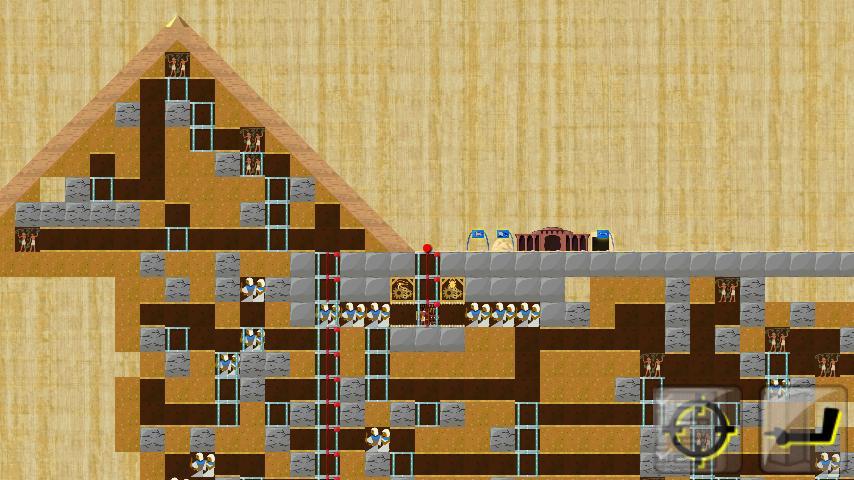Screen dimensions: 854x480
Task: Tap the crosshair target button
Action: point(699,431)
